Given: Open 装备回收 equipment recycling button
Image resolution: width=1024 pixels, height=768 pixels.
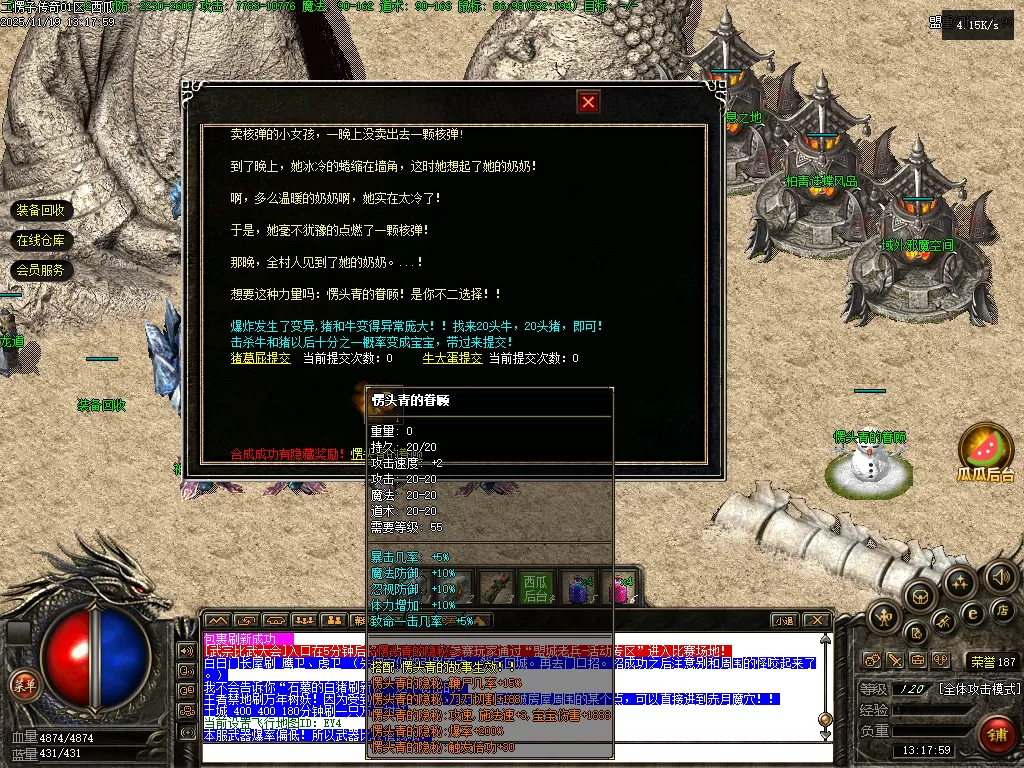Looking at the screenshot, I should (x=41, y=210).
